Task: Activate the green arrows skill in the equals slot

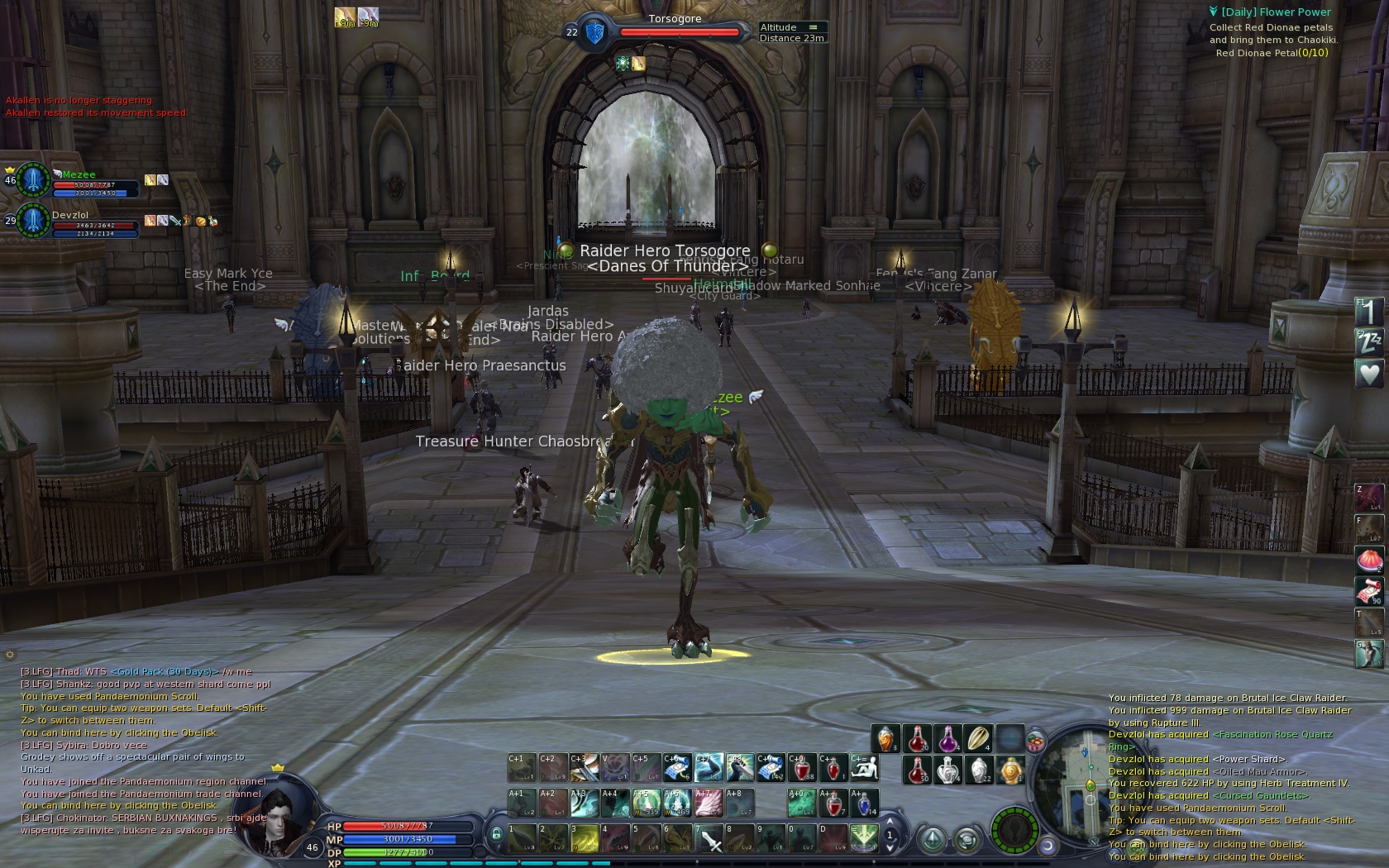Action: coord(863,838)
